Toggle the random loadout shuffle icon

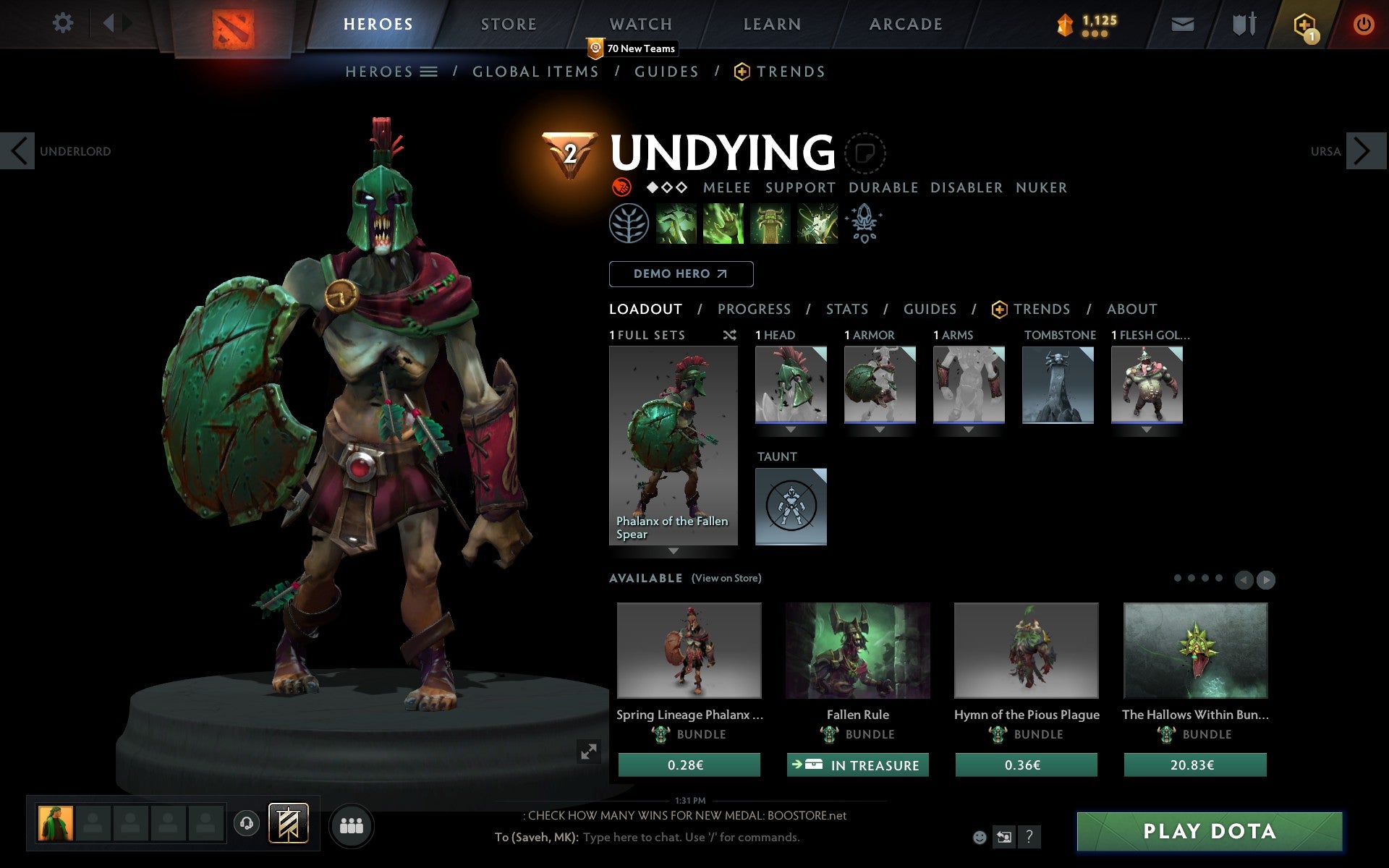pos(729,335)
